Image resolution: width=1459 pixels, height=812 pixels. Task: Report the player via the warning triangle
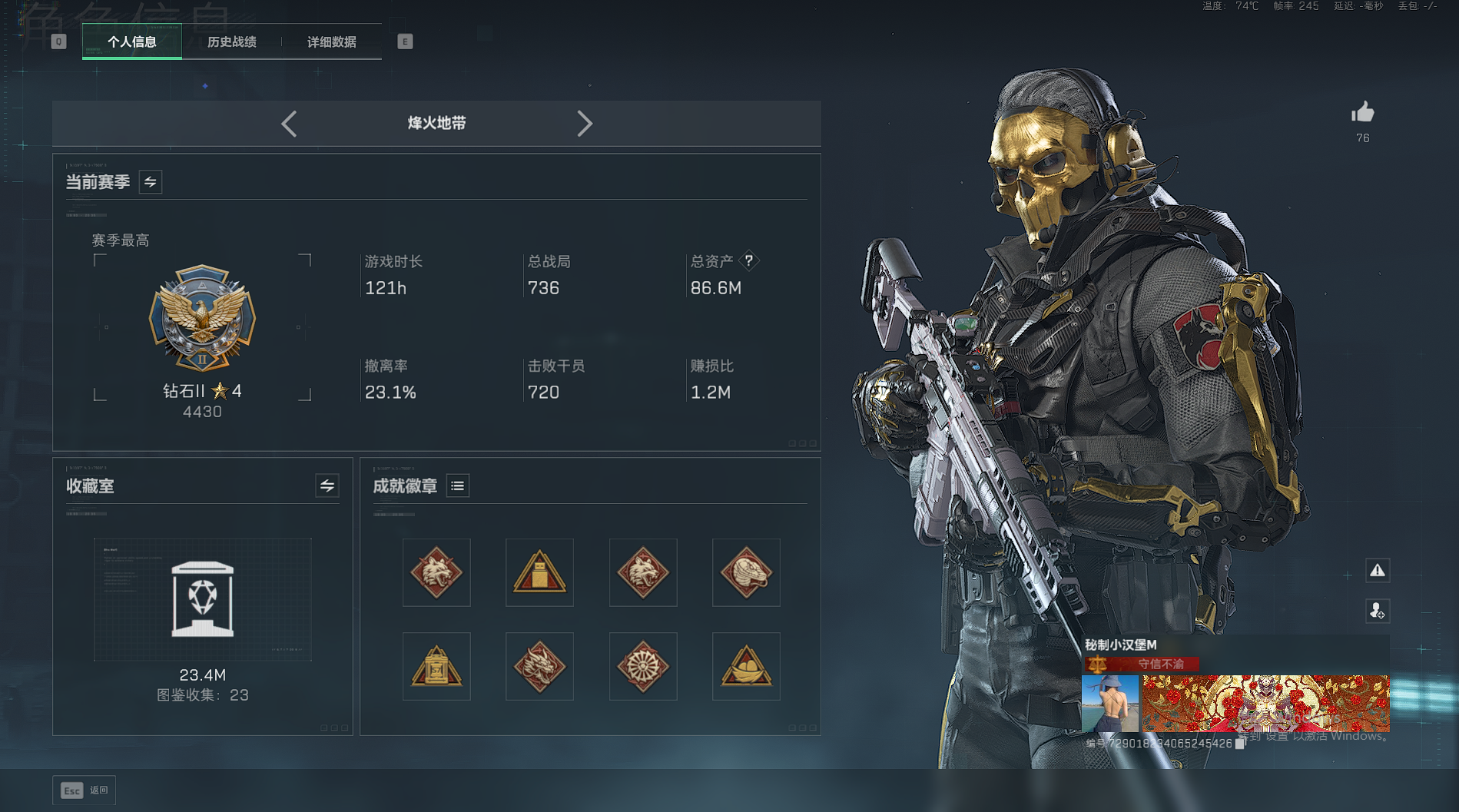1378,570
